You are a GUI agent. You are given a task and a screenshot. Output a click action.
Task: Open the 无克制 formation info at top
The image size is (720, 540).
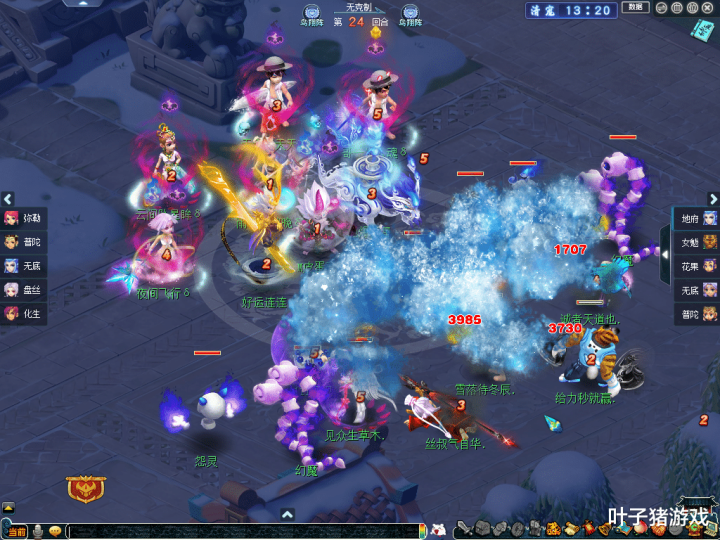click(x=358, y=7)
